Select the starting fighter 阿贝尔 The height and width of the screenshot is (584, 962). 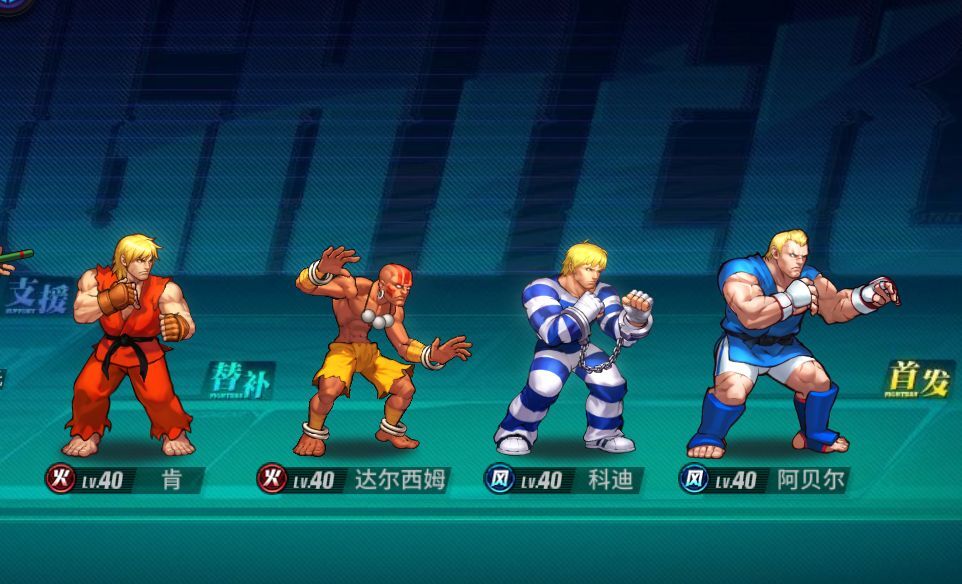[785, 345]
